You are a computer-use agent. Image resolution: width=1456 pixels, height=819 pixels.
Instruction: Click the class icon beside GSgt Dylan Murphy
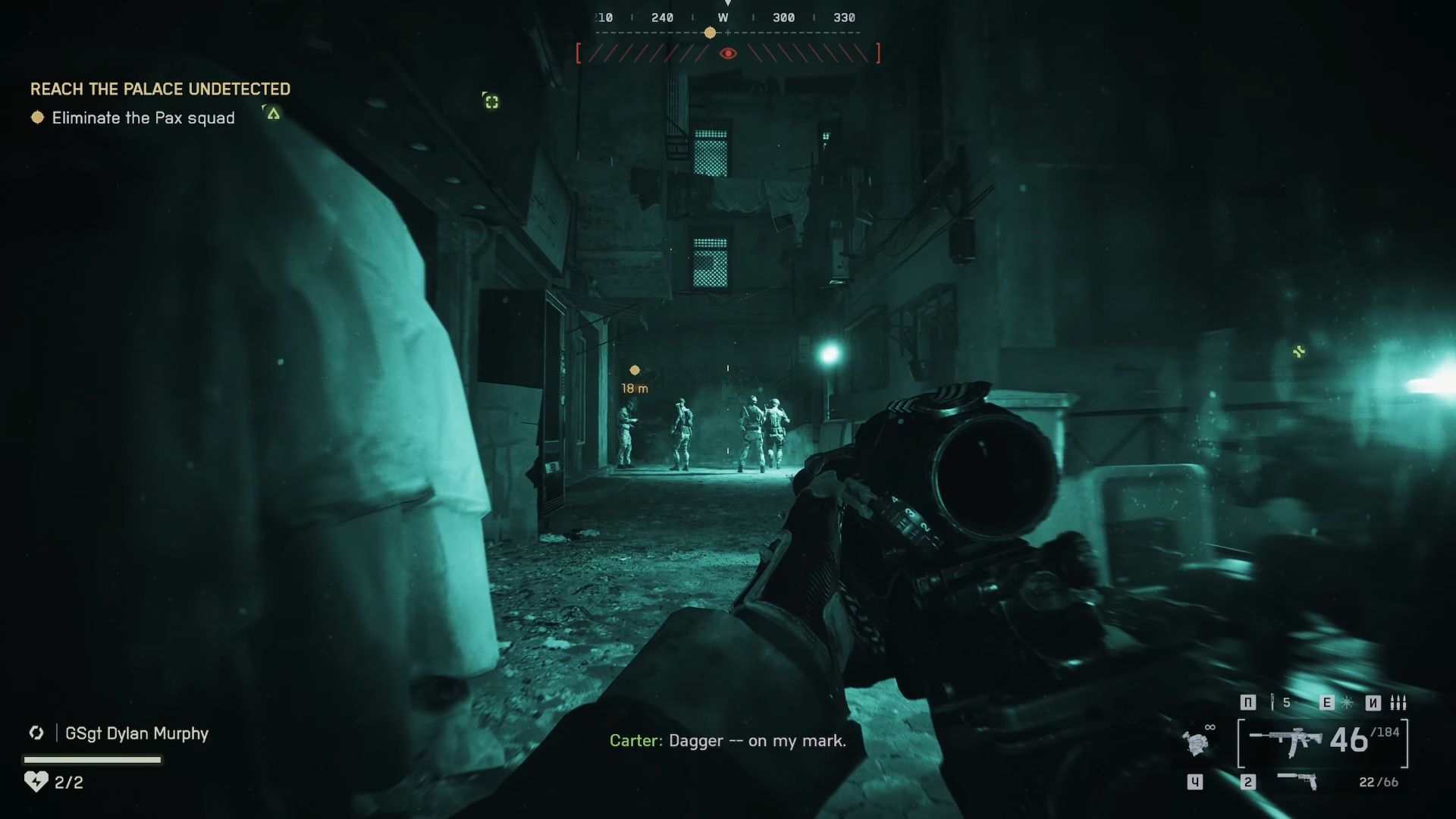click(36, 733)
